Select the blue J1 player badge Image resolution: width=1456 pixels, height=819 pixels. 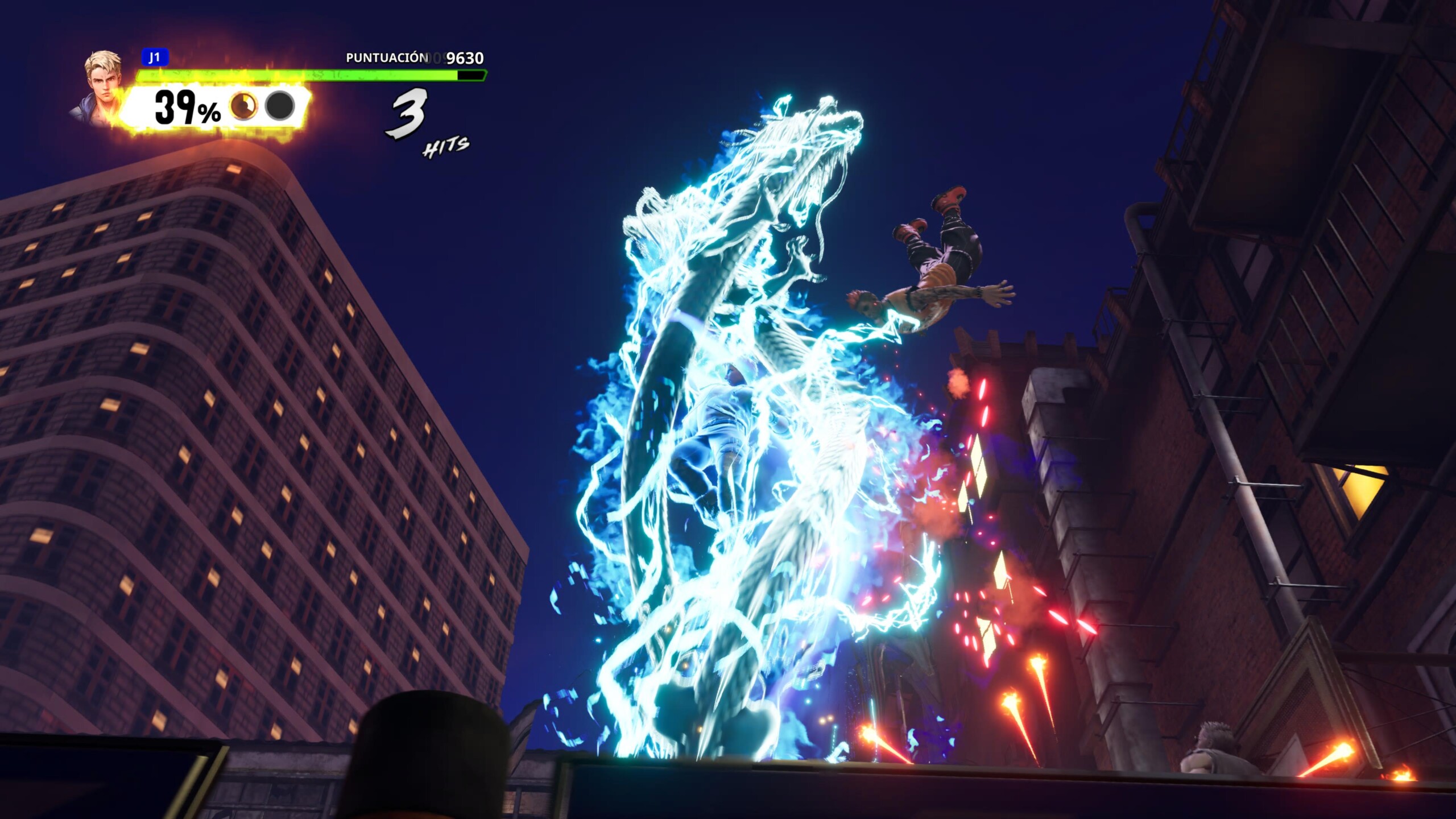click(154, 57)
